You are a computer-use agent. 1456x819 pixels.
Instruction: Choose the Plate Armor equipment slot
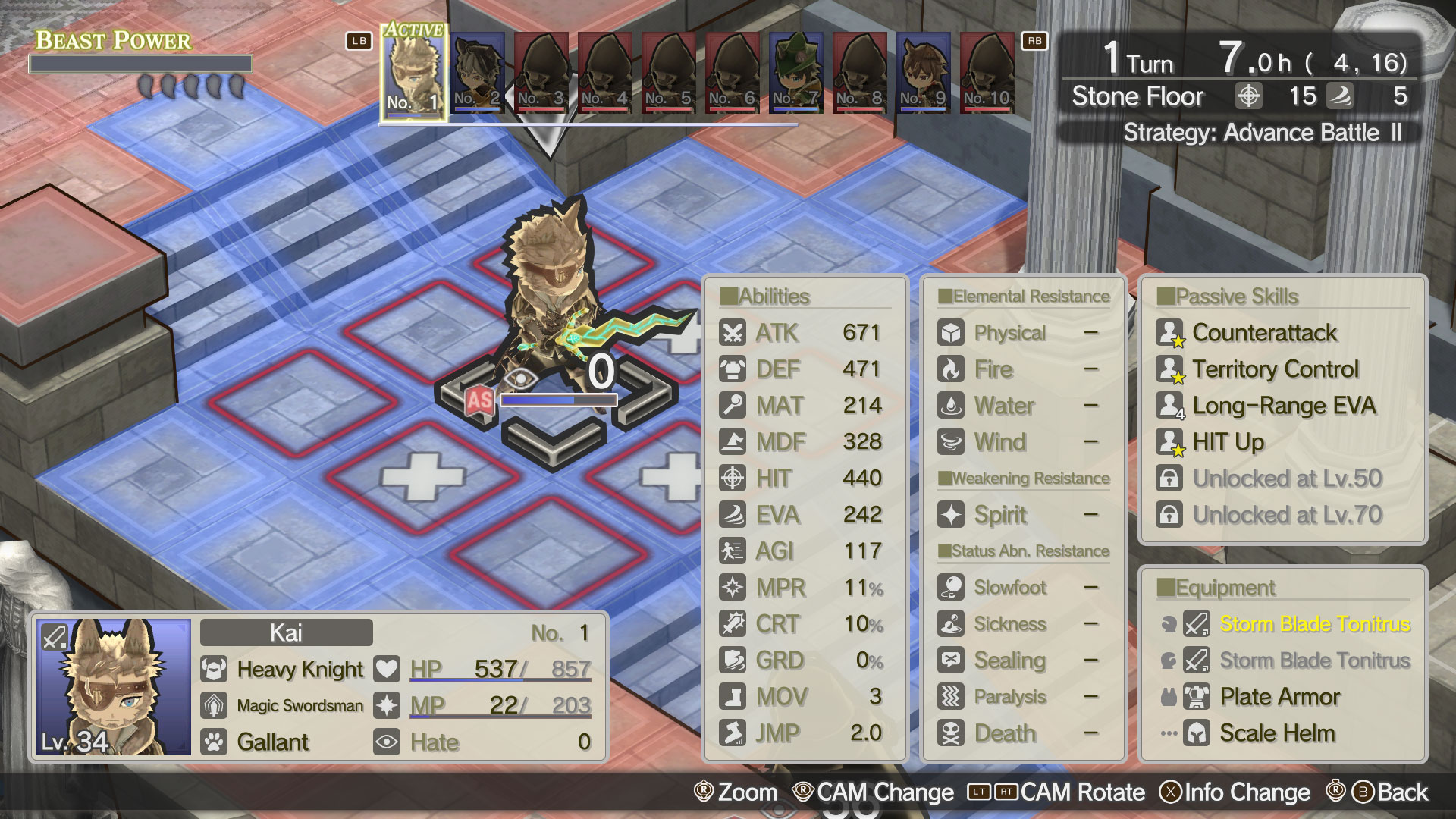tap(1279, 697)
